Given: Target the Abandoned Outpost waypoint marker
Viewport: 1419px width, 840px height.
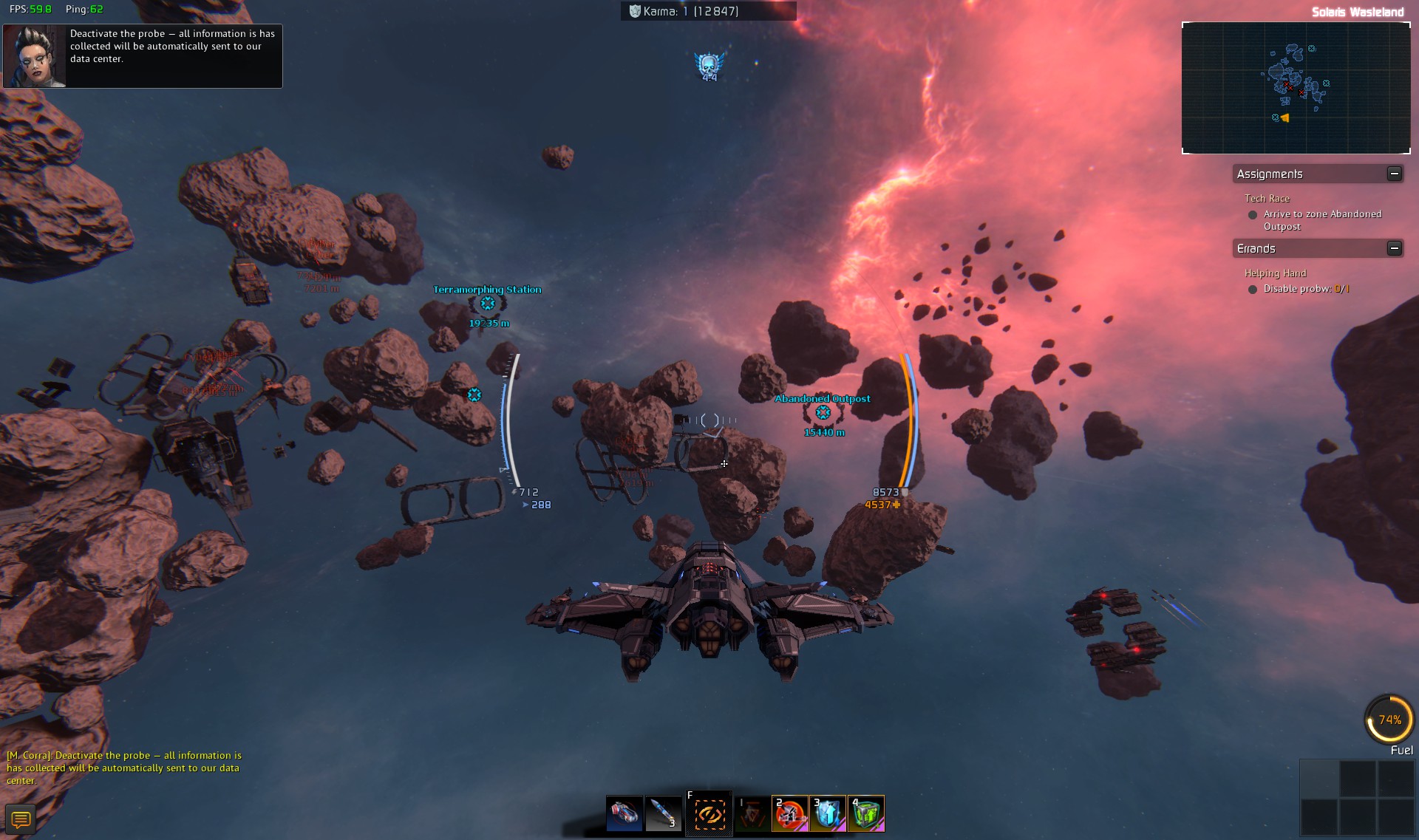Looking at the screenshot, I should point(823,413).
